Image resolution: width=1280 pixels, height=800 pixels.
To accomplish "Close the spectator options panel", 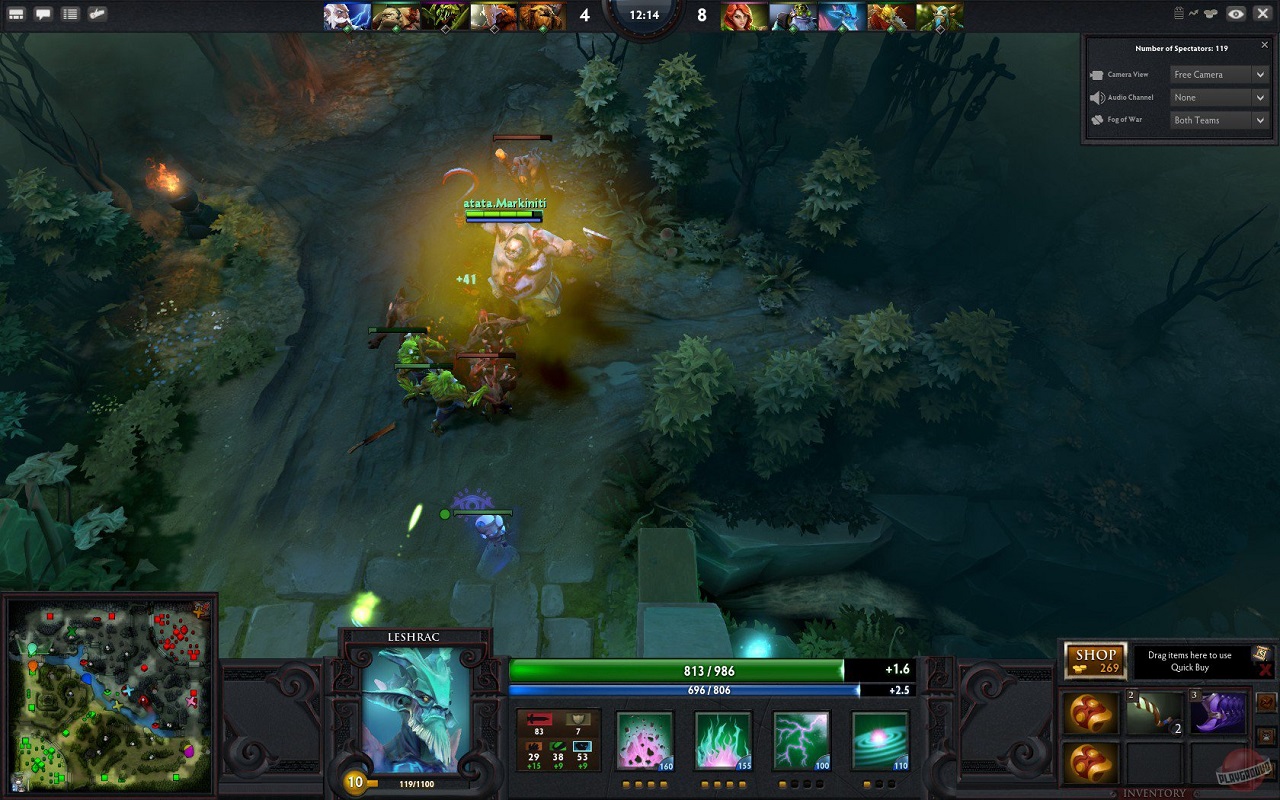I will tap(1264, 45).
